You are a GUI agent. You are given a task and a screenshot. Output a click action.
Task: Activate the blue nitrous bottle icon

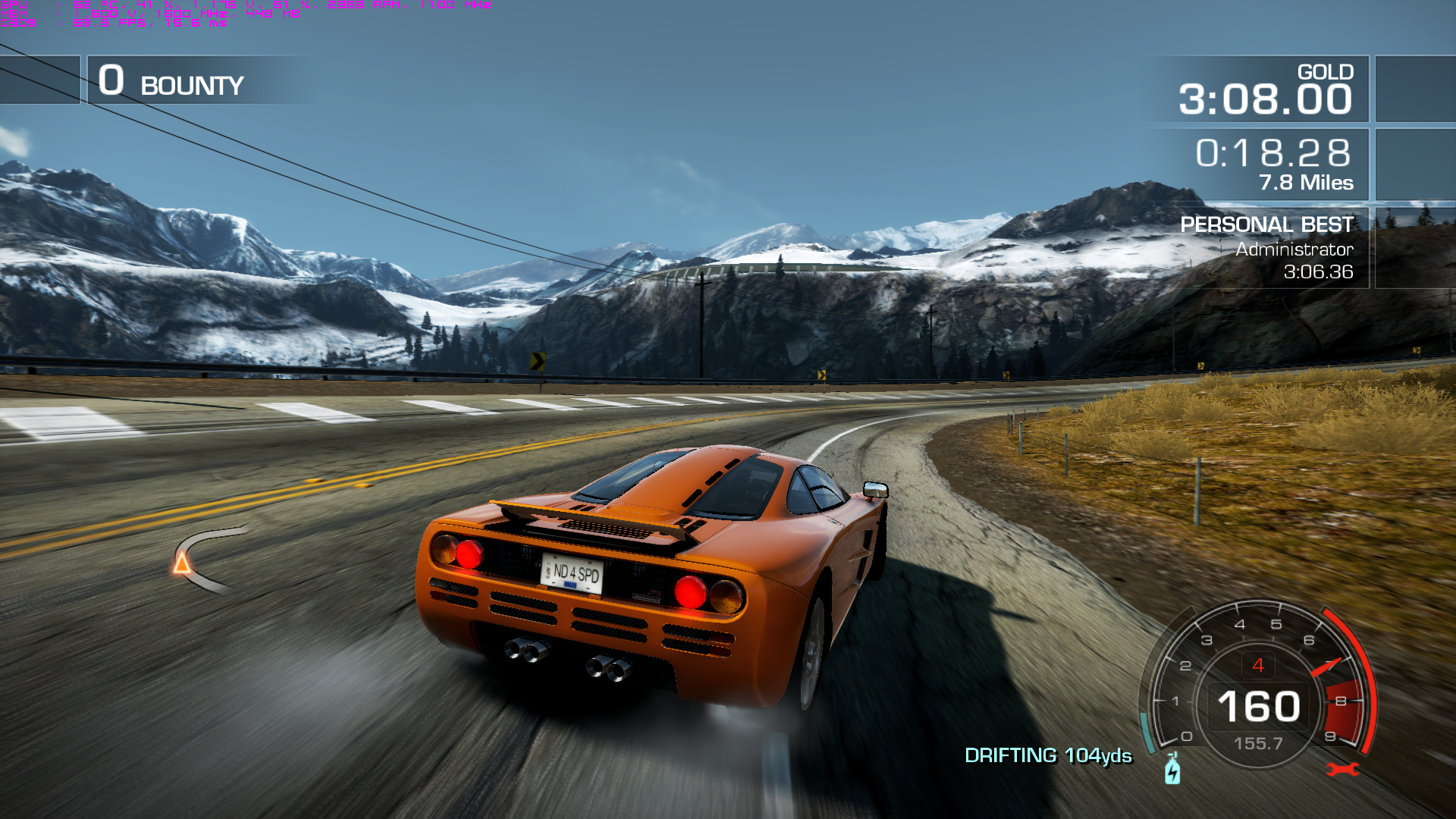pos(1172,769)
